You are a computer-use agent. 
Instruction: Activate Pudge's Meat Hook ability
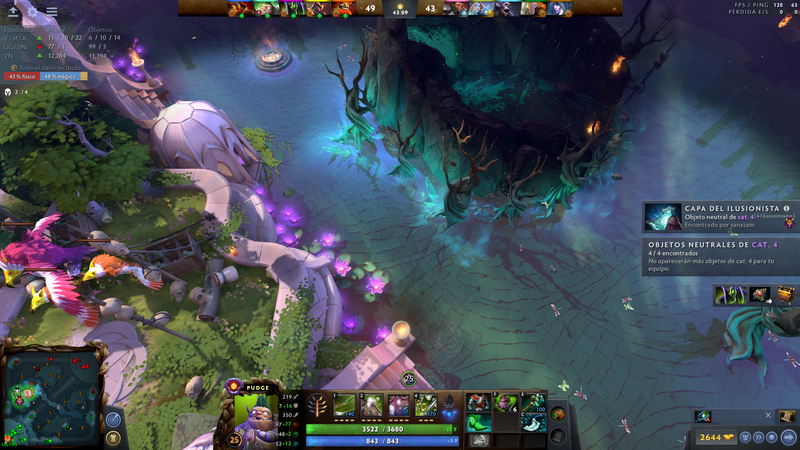click(x=345, y=405)
